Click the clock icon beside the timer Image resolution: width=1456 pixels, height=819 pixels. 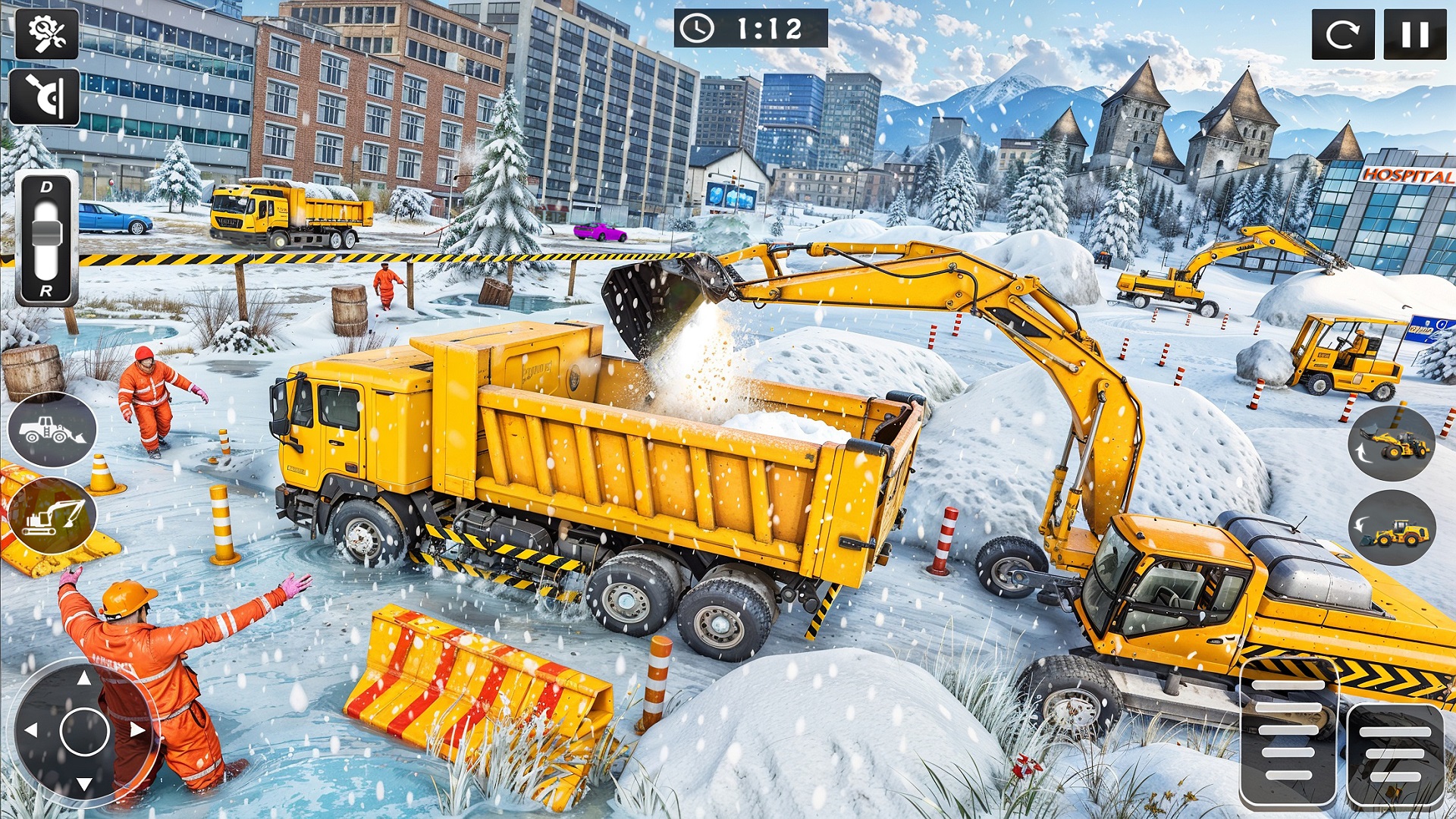coord(698,29)
